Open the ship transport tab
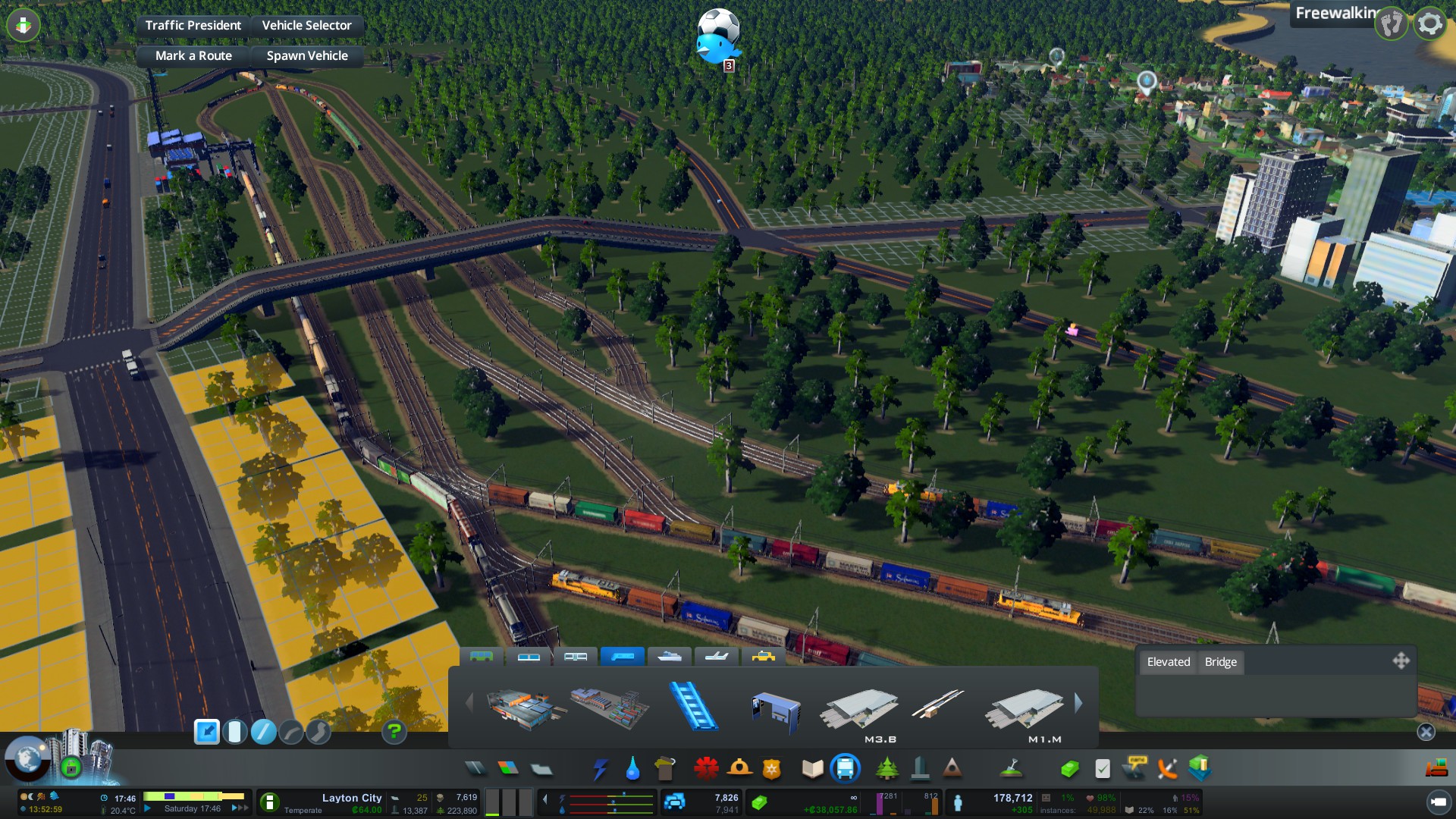1456x819 pixels. [x=669, y=656]
